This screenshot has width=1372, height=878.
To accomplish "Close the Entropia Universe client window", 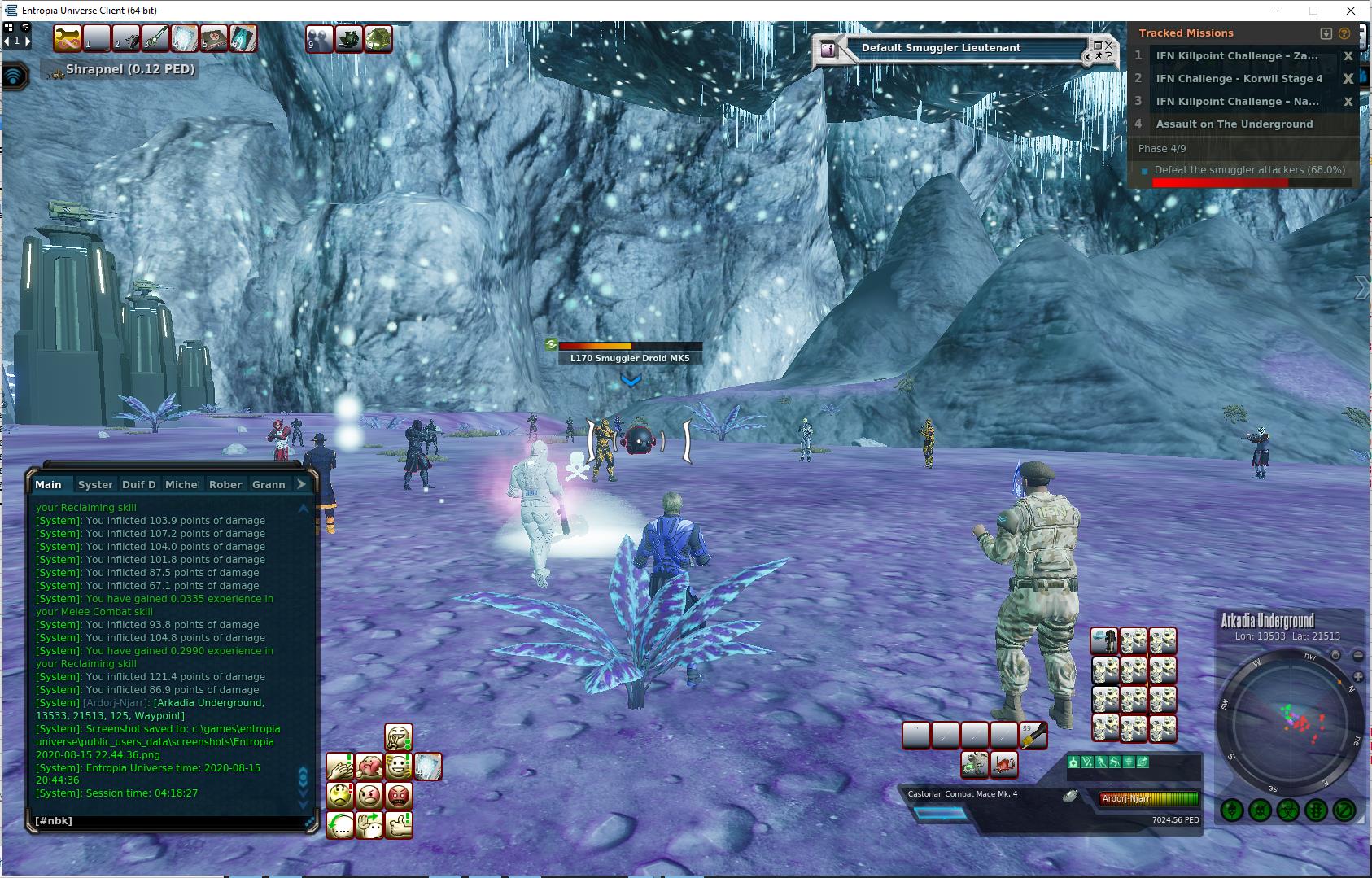I will pyautogui.click(x=1352, y=11).
